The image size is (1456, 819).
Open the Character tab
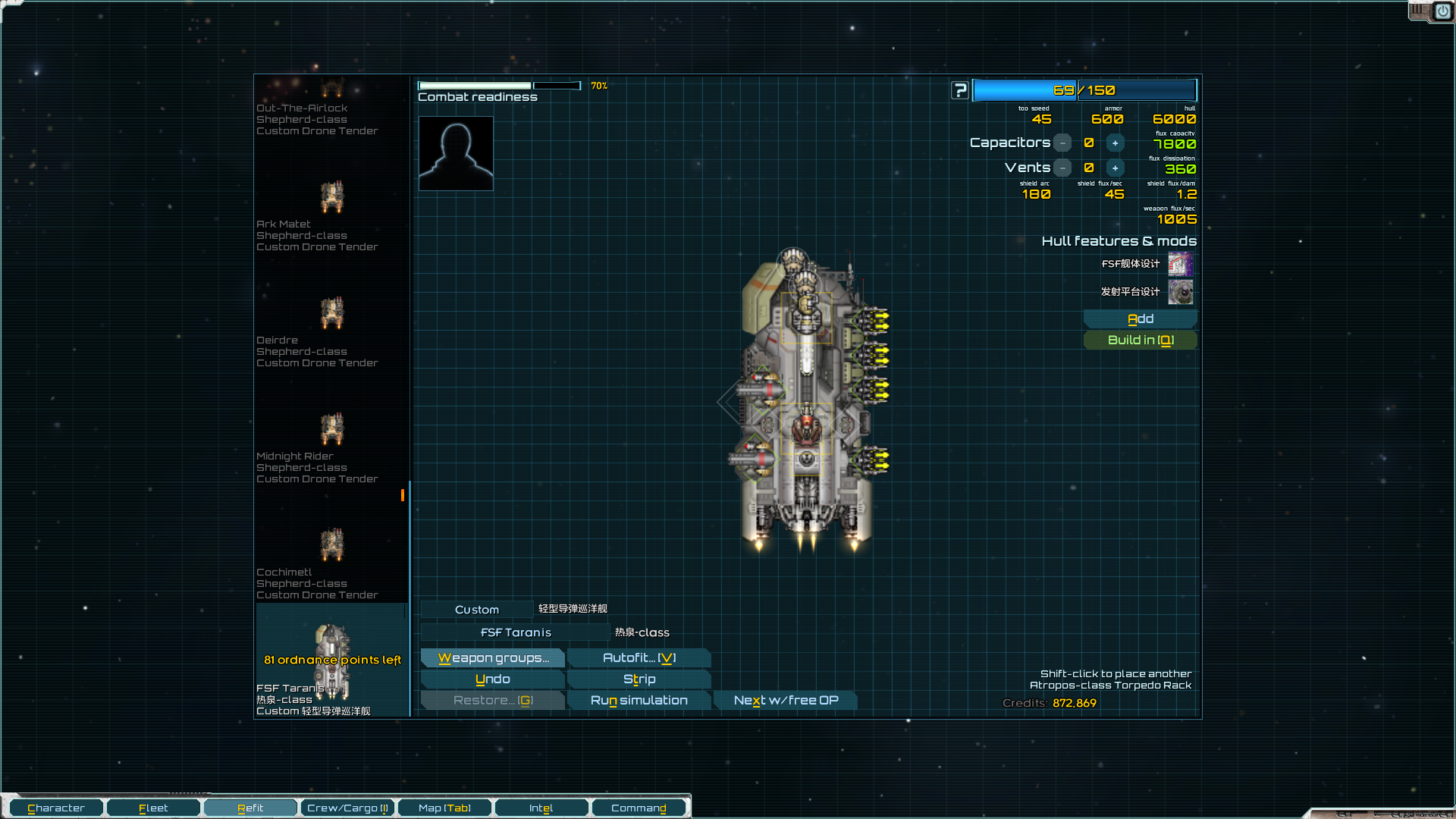coord(56,808)
